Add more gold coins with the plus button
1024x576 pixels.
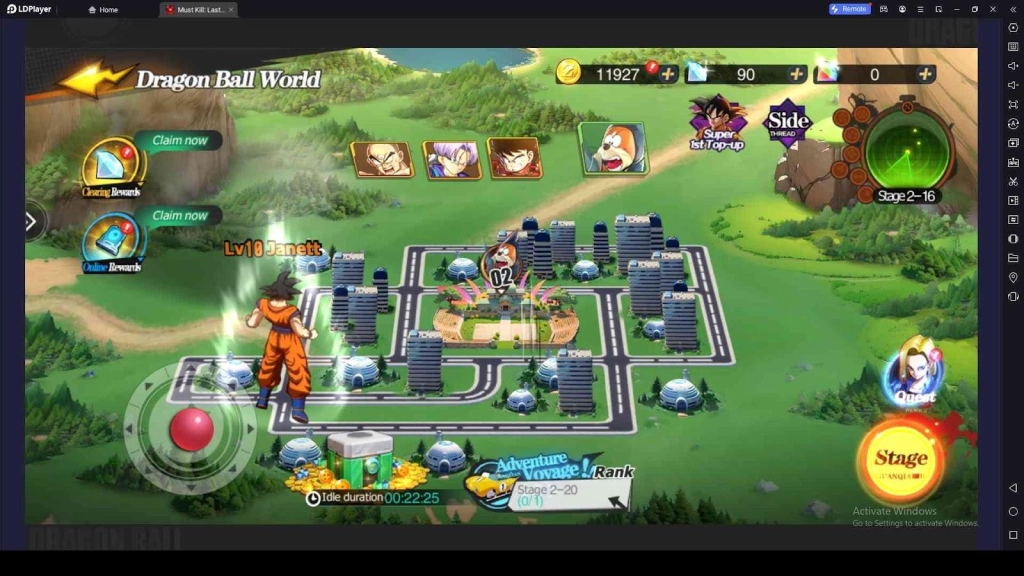[x=668, y=74]
